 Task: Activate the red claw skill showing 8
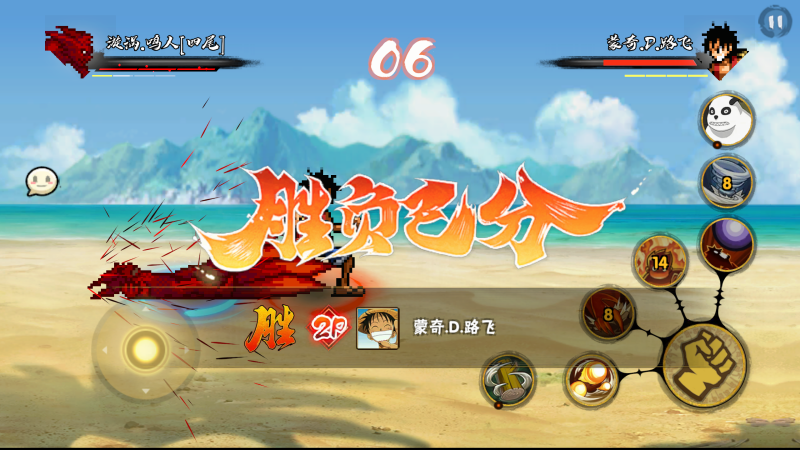[x=609, y=313]
